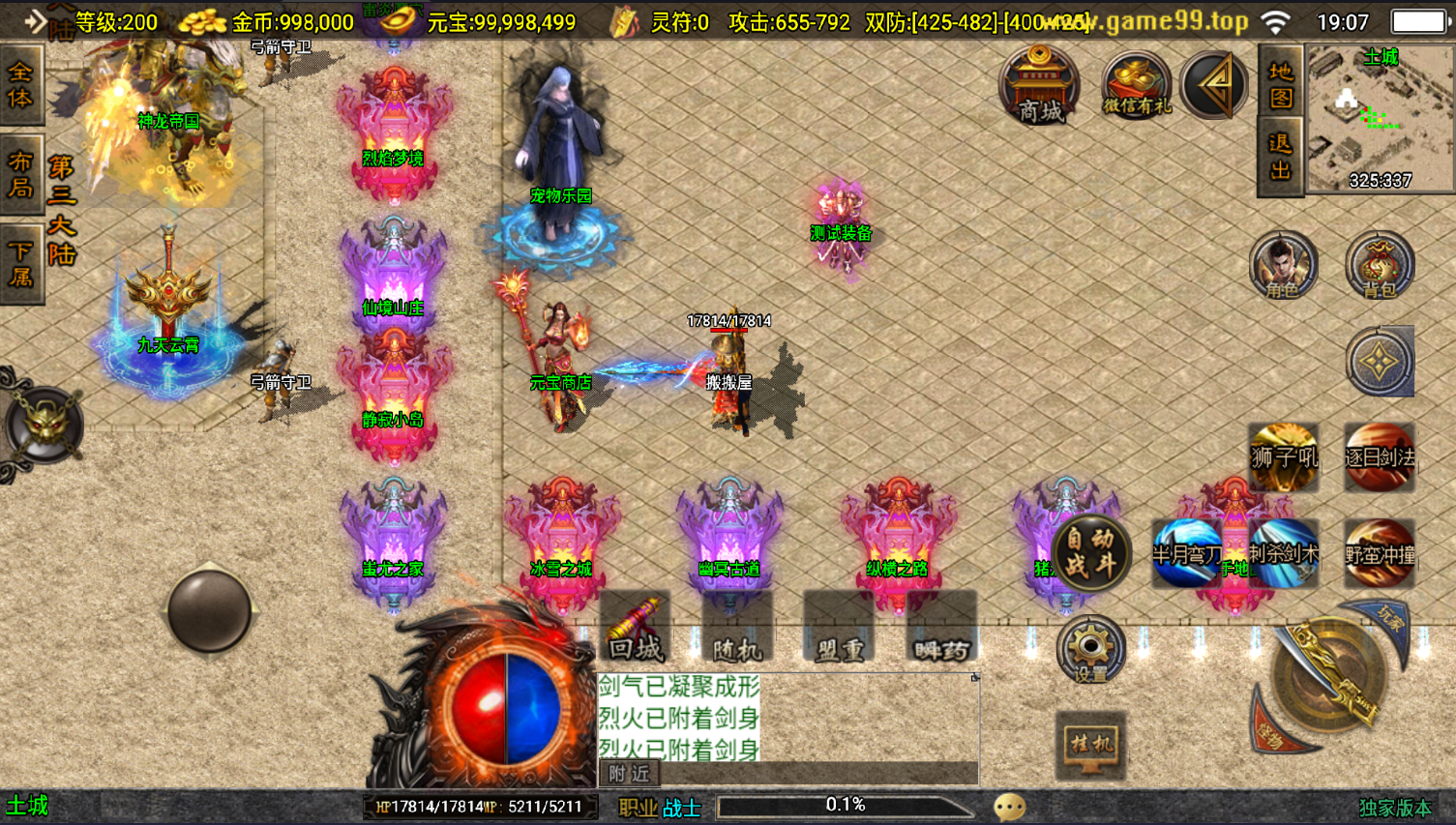Open the 设置 settings gear
The height and width of the screenshot is (825, 1456).
coord(1090,650)
